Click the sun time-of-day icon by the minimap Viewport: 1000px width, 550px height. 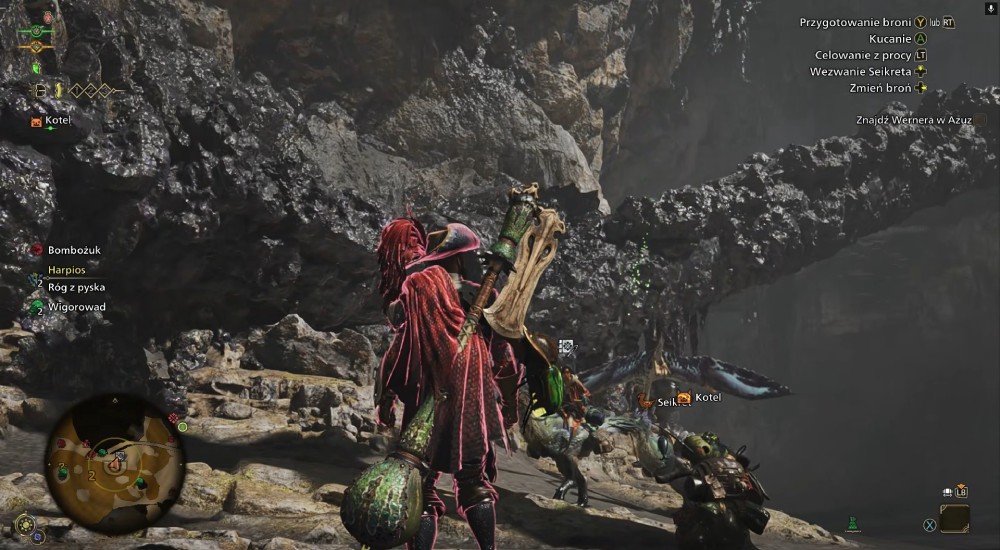tap(25, 522)
